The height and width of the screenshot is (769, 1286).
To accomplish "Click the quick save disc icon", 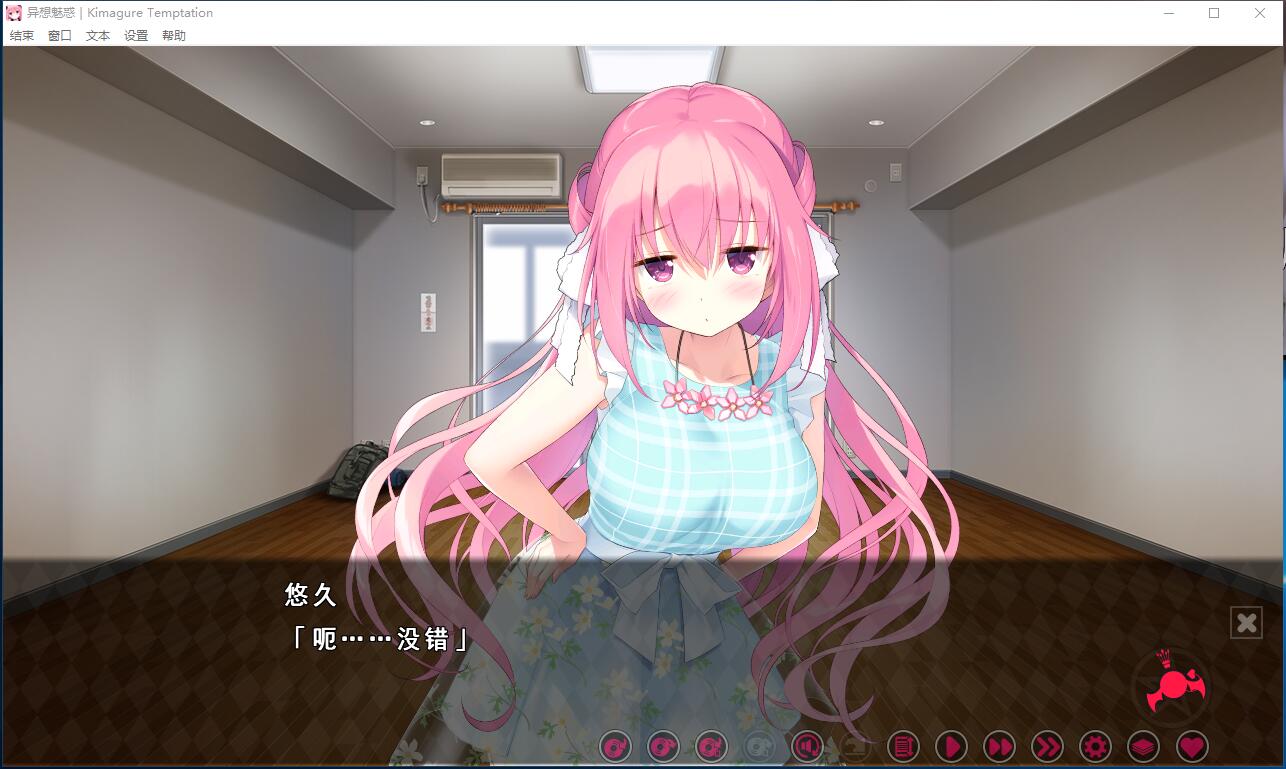I will (615, 746).
